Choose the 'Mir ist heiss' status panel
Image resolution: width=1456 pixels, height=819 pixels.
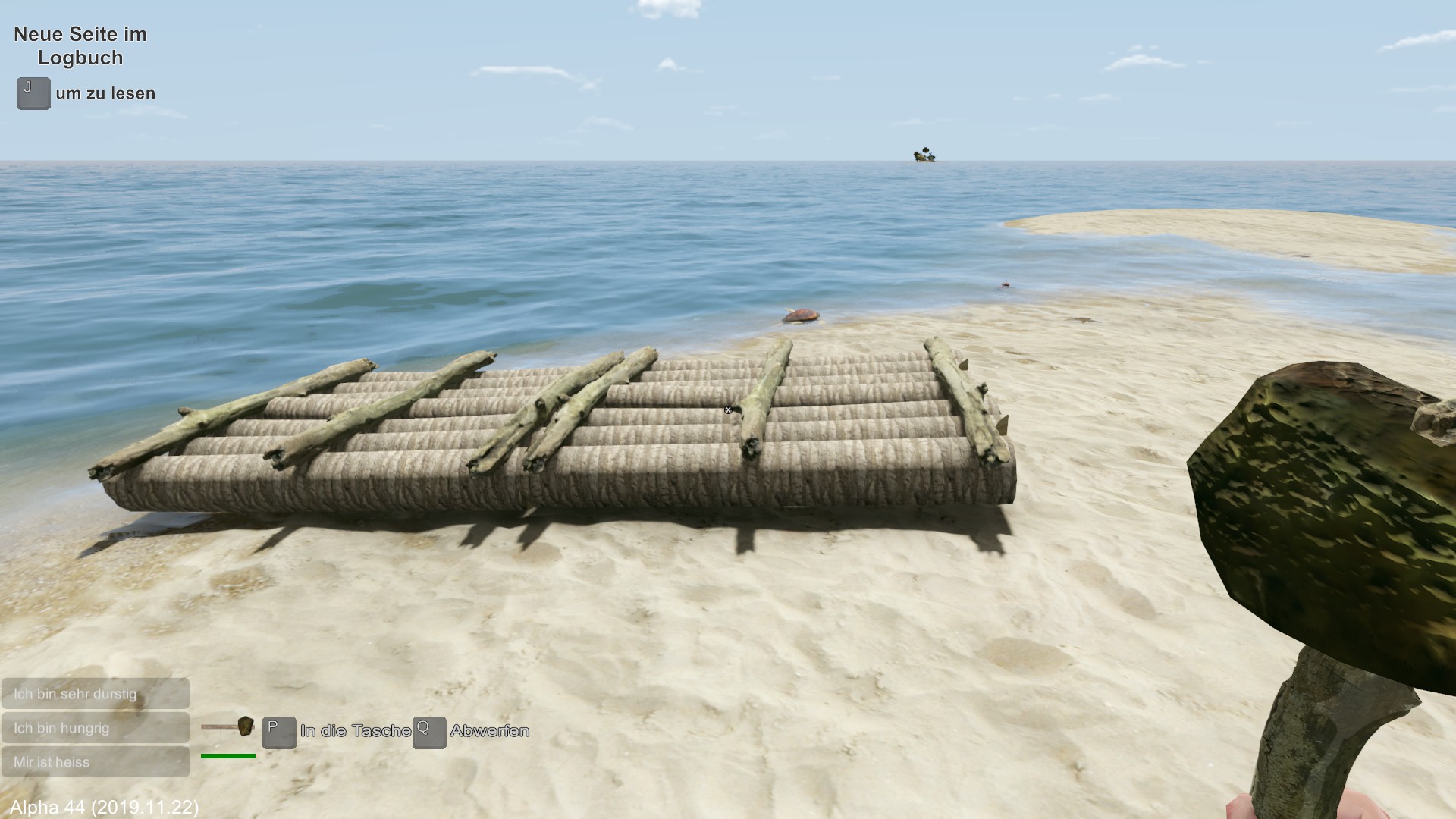[x=95, y=762]
